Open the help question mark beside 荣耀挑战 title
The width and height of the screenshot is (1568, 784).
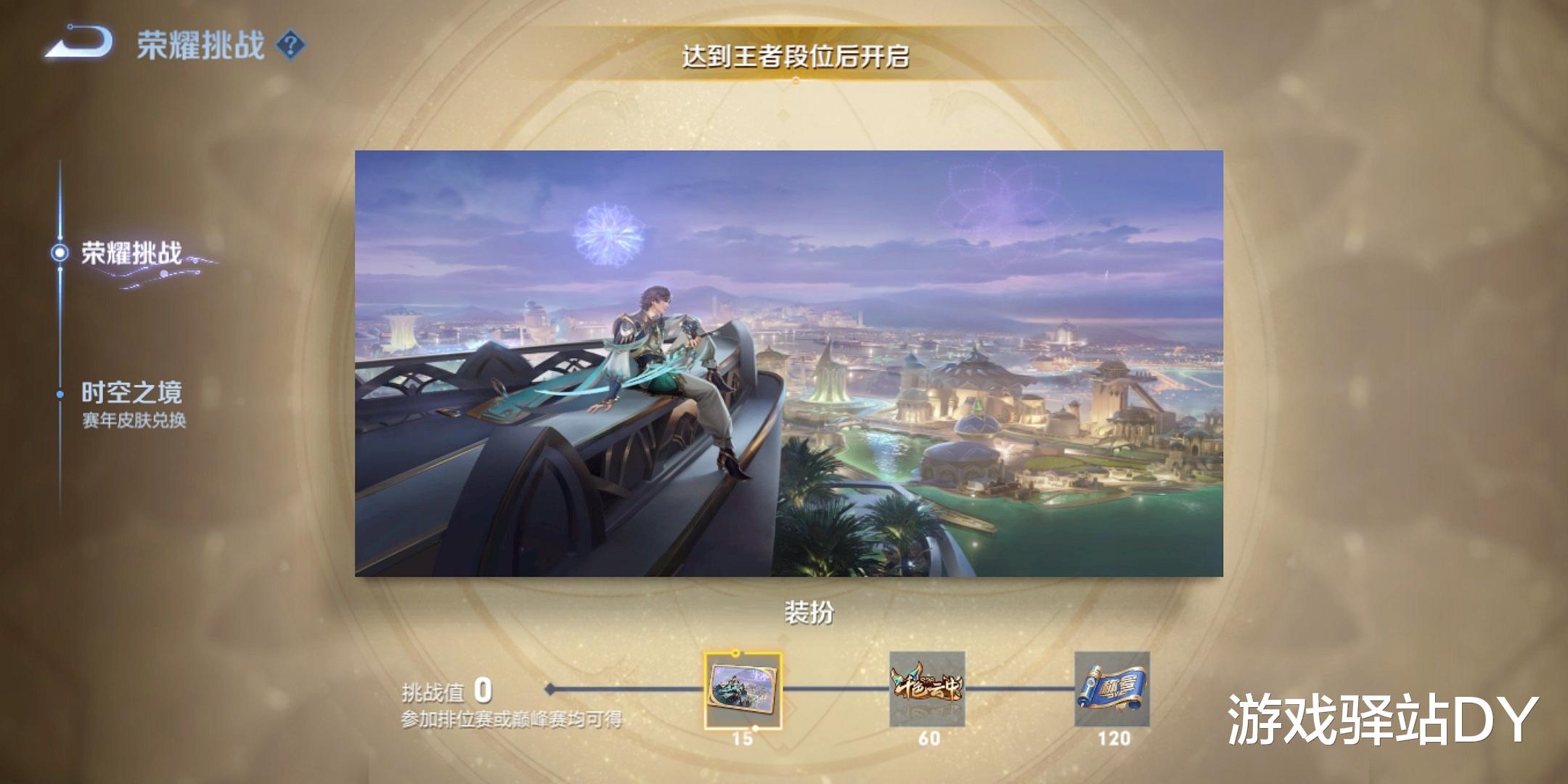tap(289, 44)
